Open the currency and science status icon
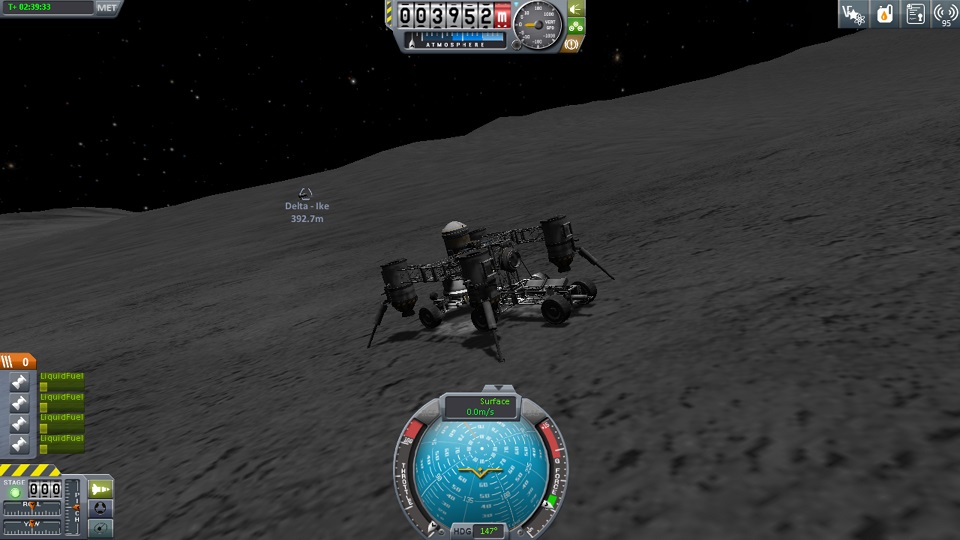 coord(853,13)
